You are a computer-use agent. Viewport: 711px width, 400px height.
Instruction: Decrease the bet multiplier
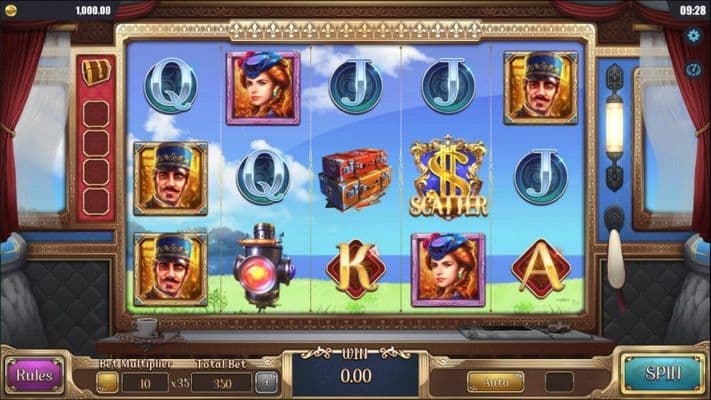pos(107,381)
